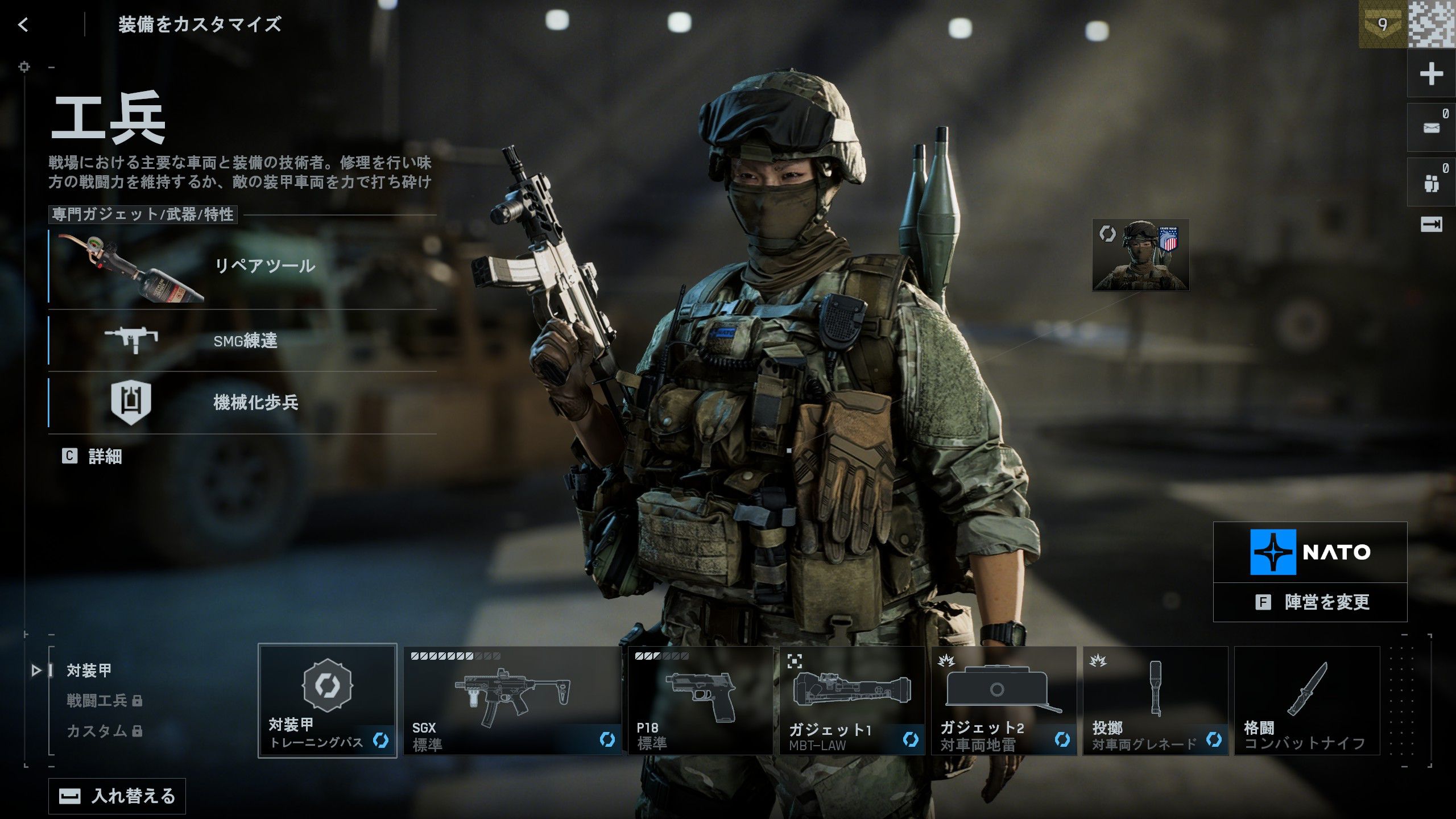Image resolution: width=1456 pixels, height=819 pixels.
Task: Open the P18 sidearm slot
Action: click(x=700, y=700)
